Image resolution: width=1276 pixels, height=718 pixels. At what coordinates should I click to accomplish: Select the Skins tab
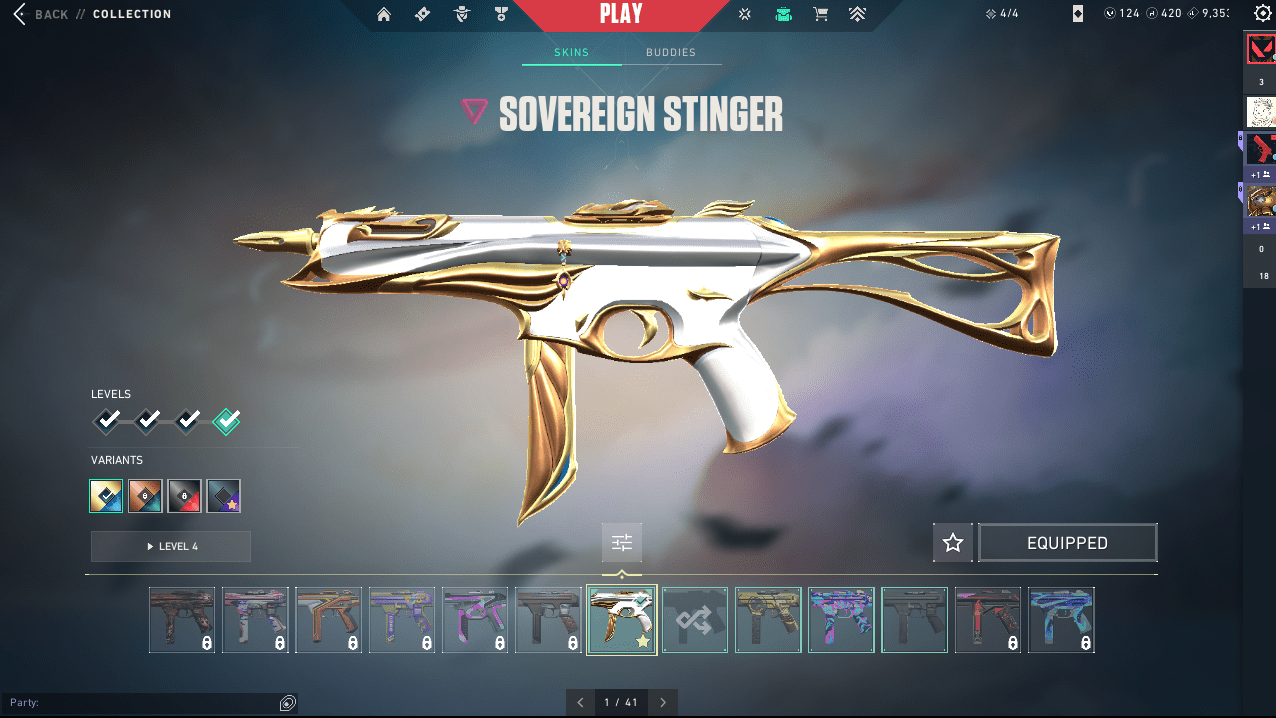tap(571, 52)
